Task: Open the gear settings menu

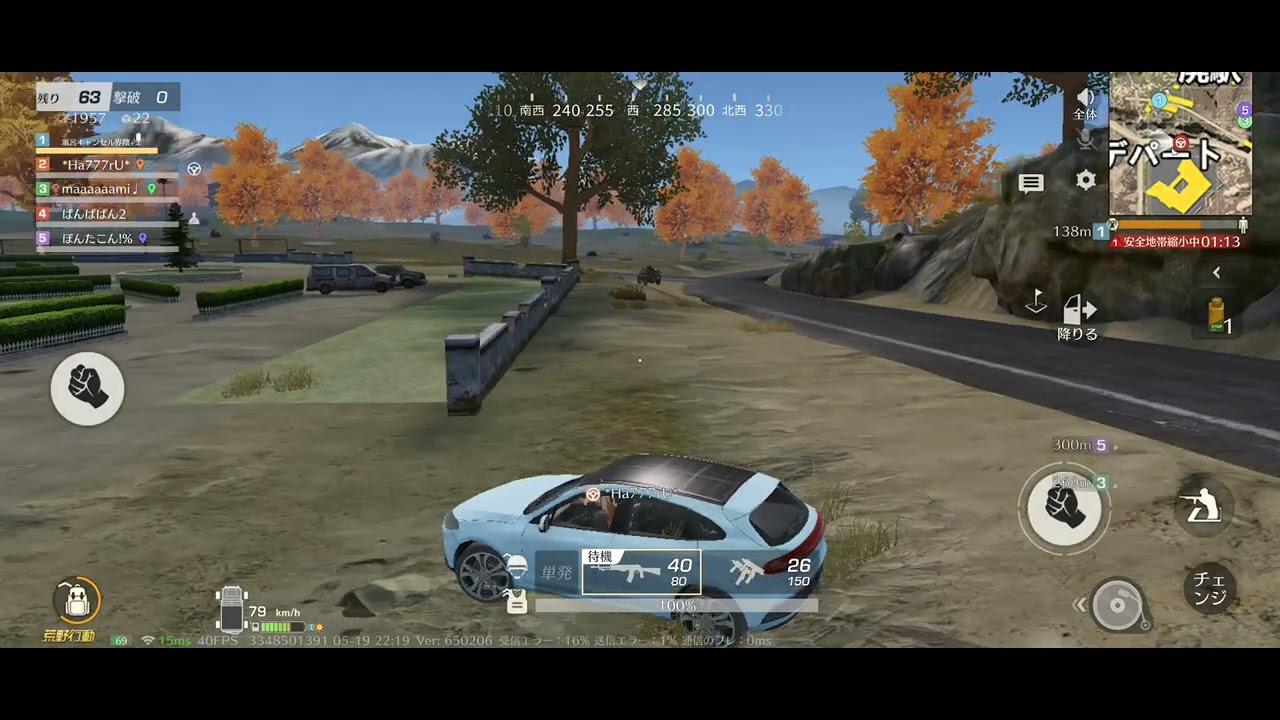Action: tap(1086, 180)
